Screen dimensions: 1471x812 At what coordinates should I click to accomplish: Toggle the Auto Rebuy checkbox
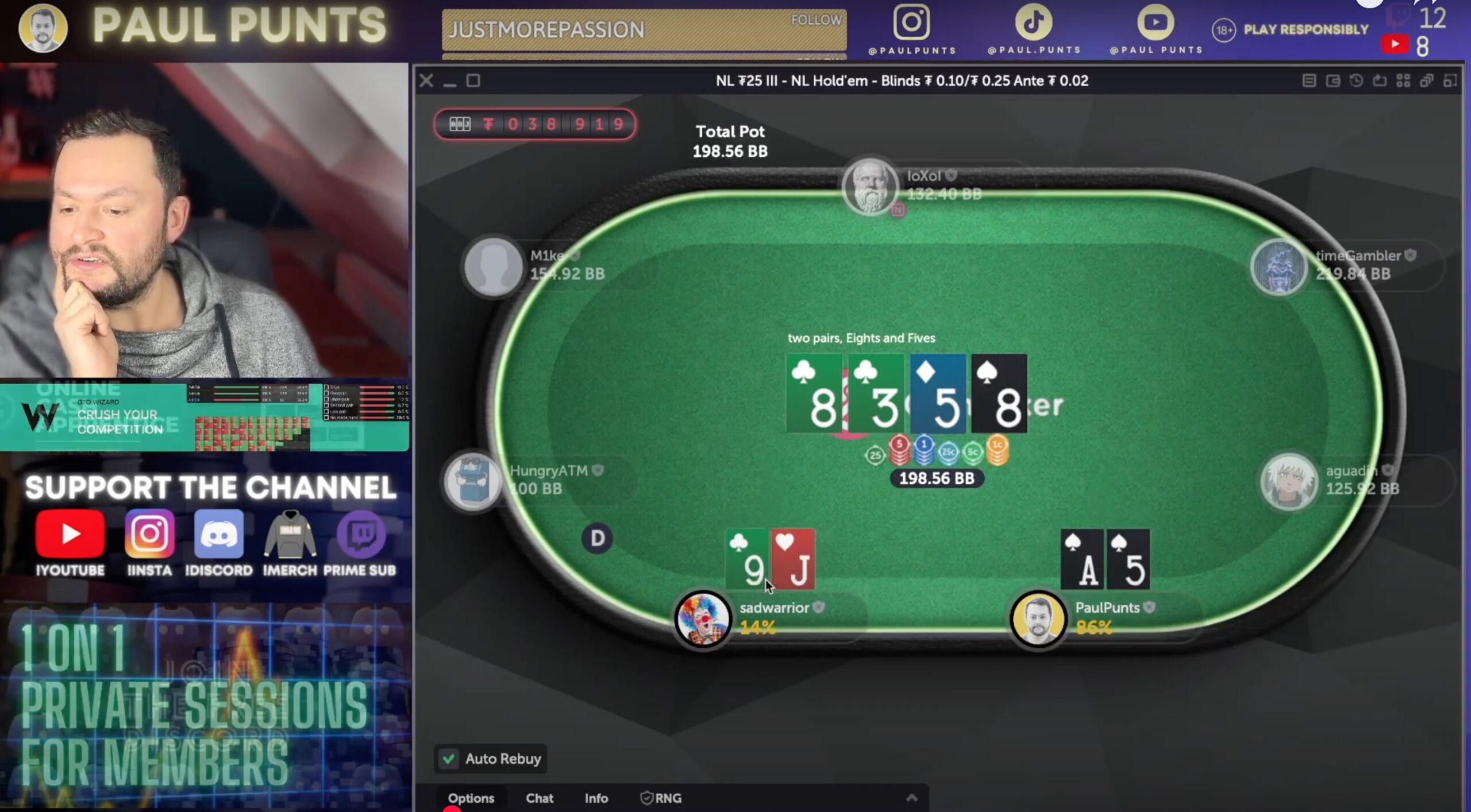[x=449, y=759]
